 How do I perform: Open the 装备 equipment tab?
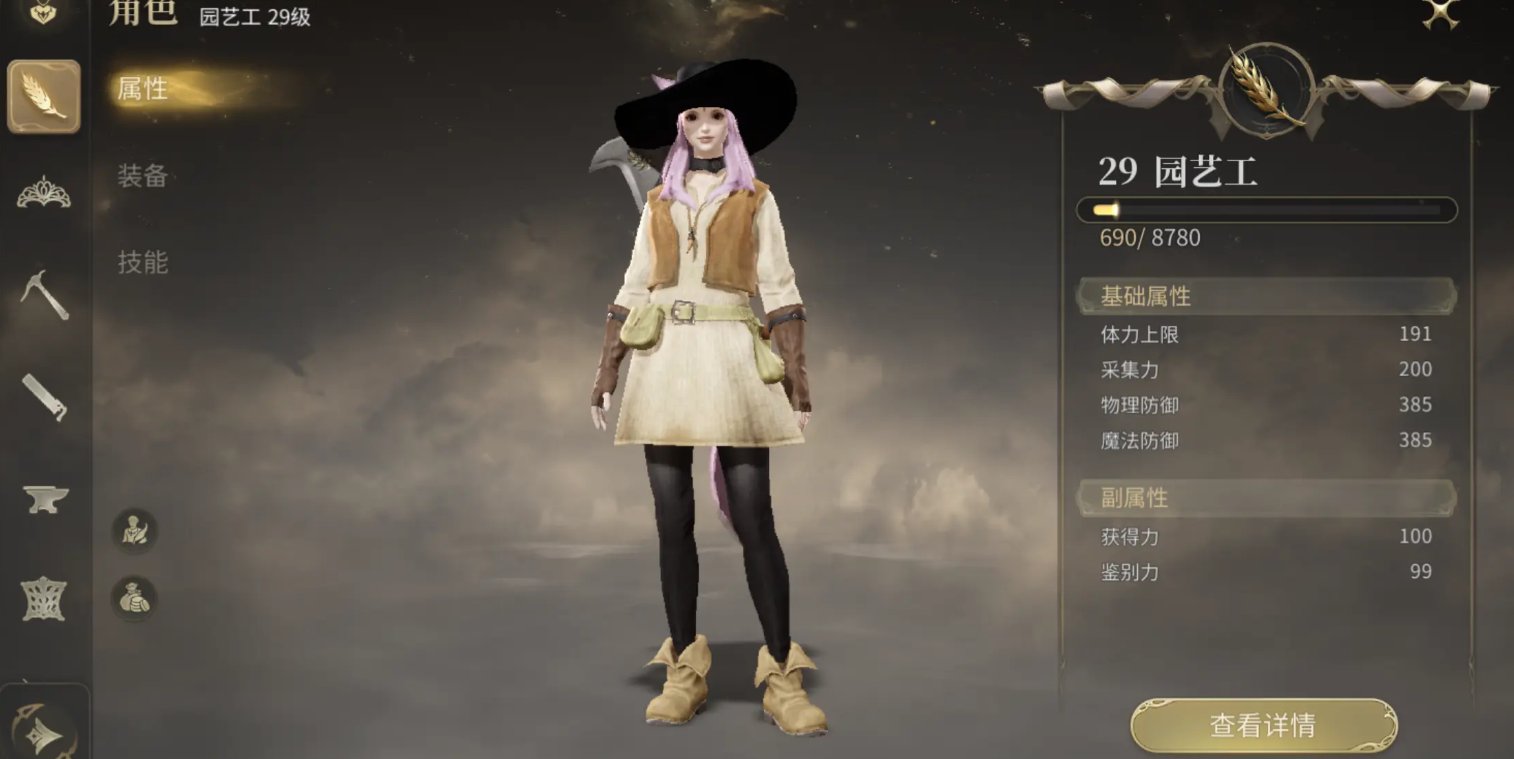click(143, 176)
